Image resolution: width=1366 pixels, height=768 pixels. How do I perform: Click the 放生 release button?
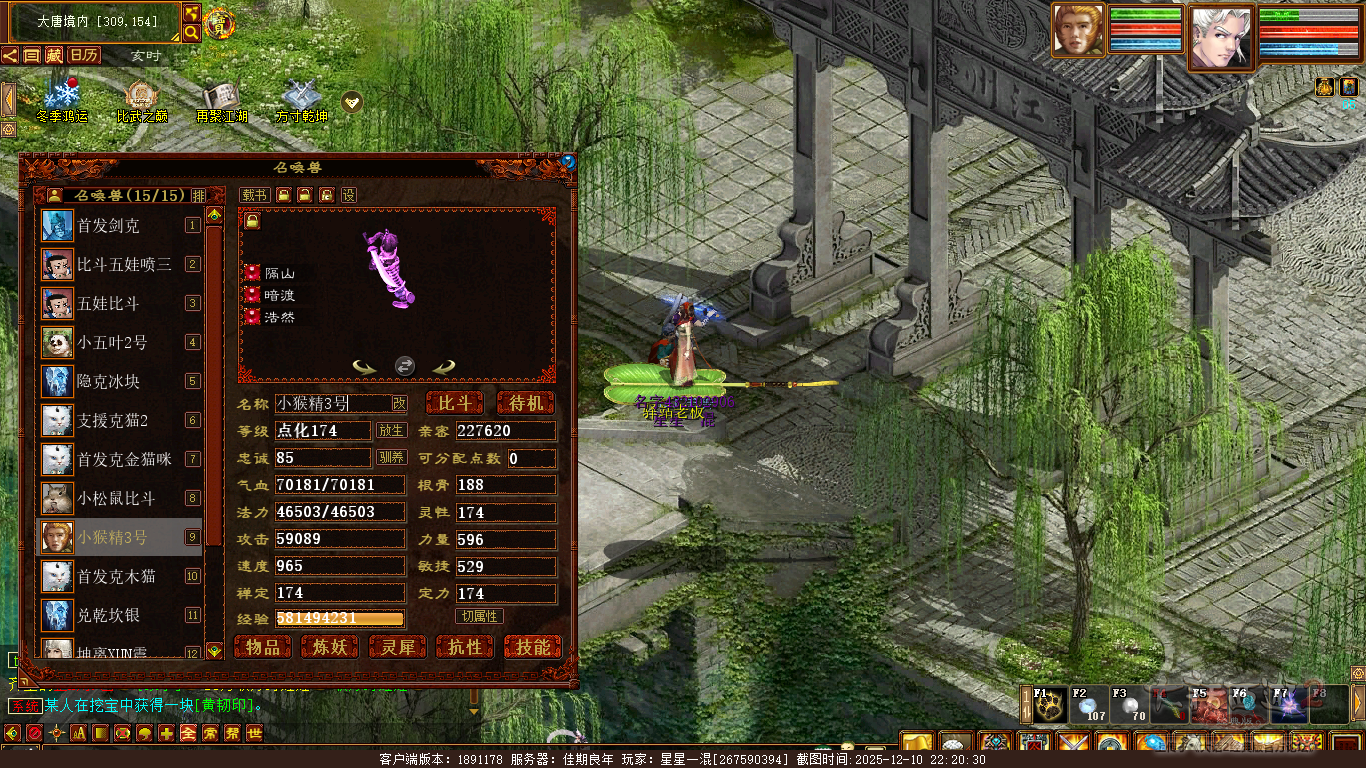[391, 431]
